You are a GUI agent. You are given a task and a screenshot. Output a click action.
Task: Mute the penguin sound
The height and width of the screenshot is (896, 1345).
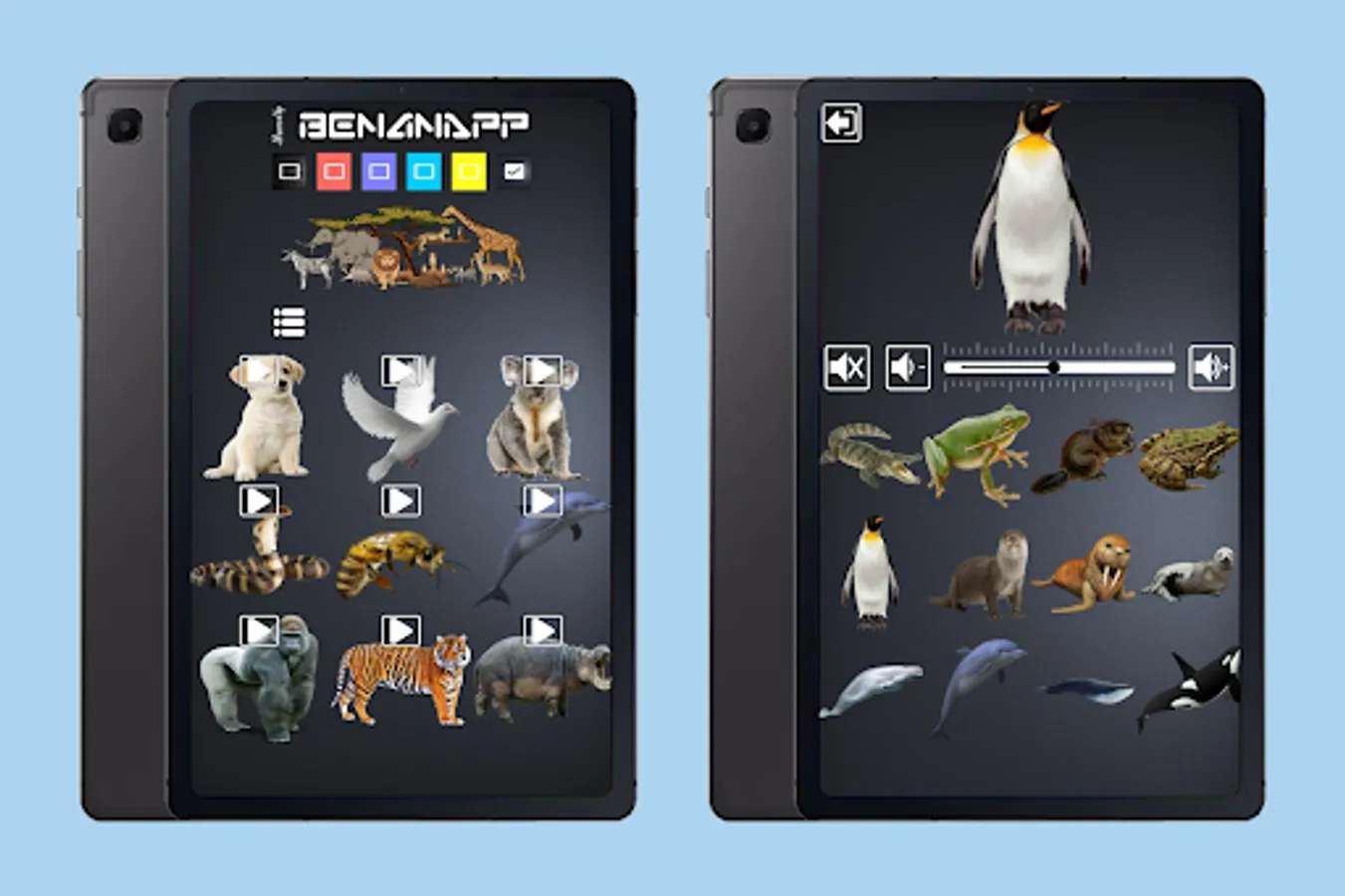[x=847, y=364]
